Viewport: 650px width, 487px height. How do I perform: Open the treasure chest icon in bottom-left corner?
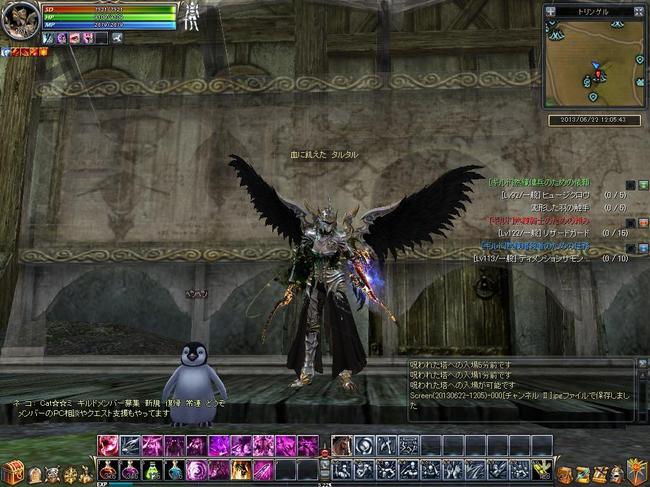tap(12, 469)
